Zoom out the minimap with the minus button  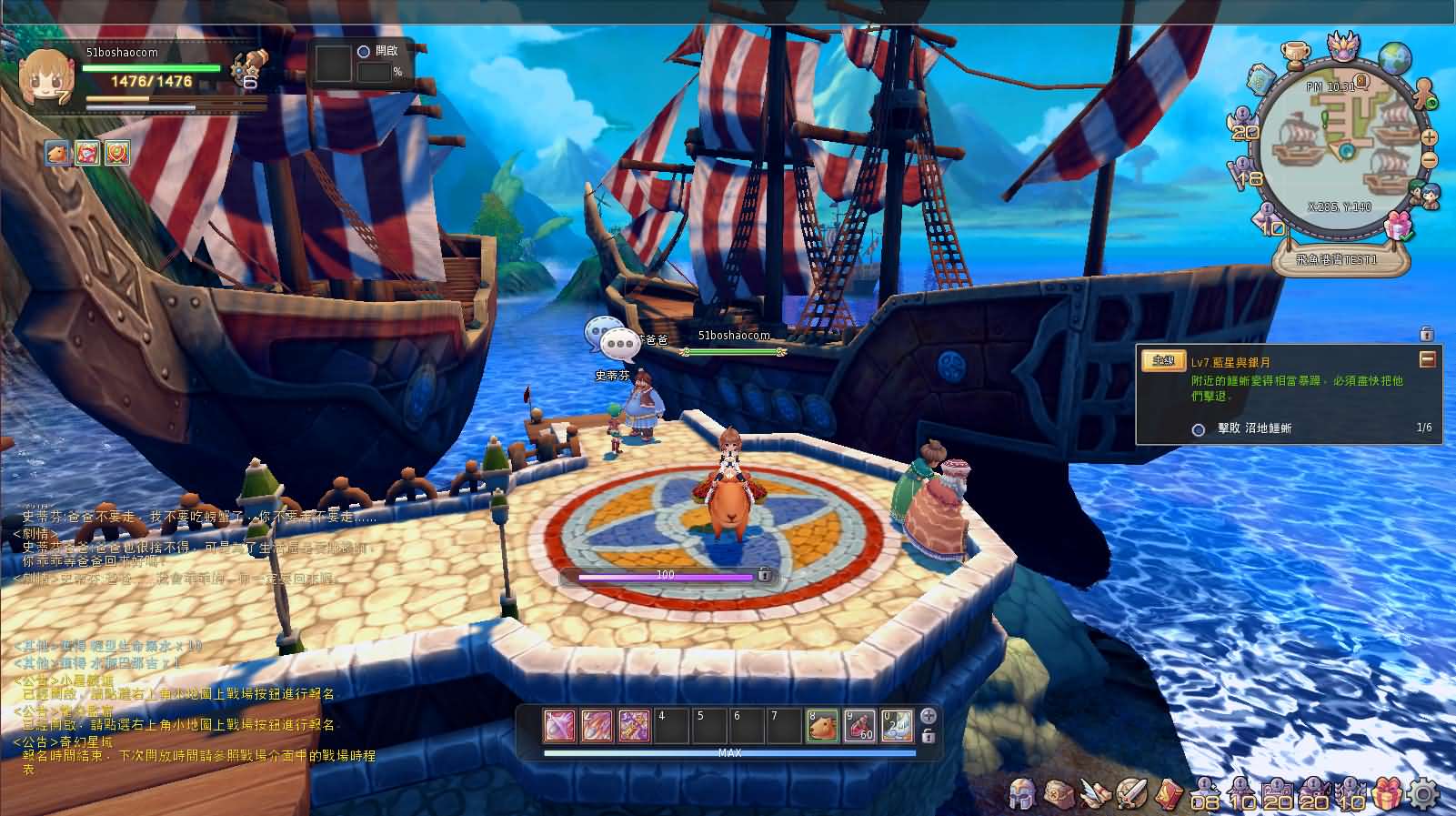(1430, 160)
